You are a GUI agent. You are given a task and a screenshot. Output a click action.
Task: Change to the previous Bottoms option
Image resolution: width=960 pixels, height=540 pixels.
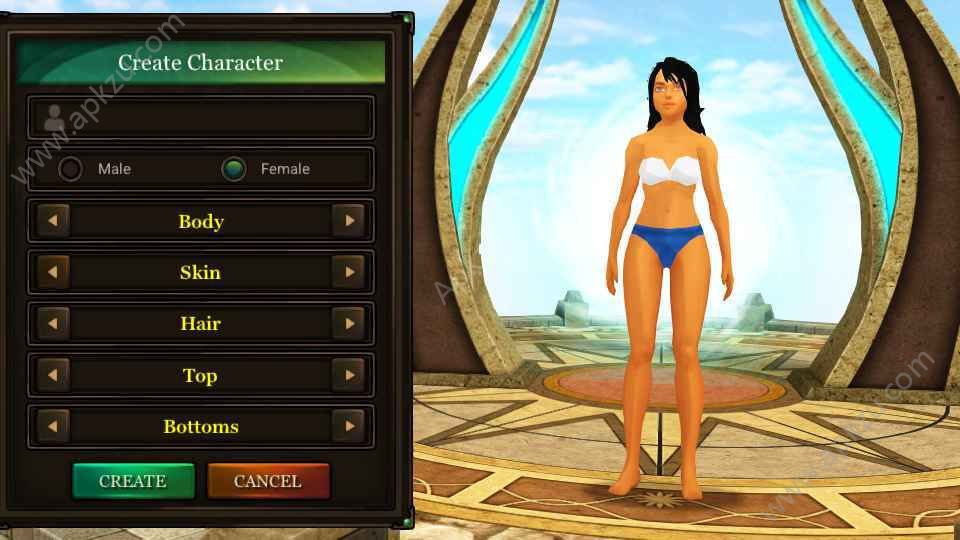(53, 427)
